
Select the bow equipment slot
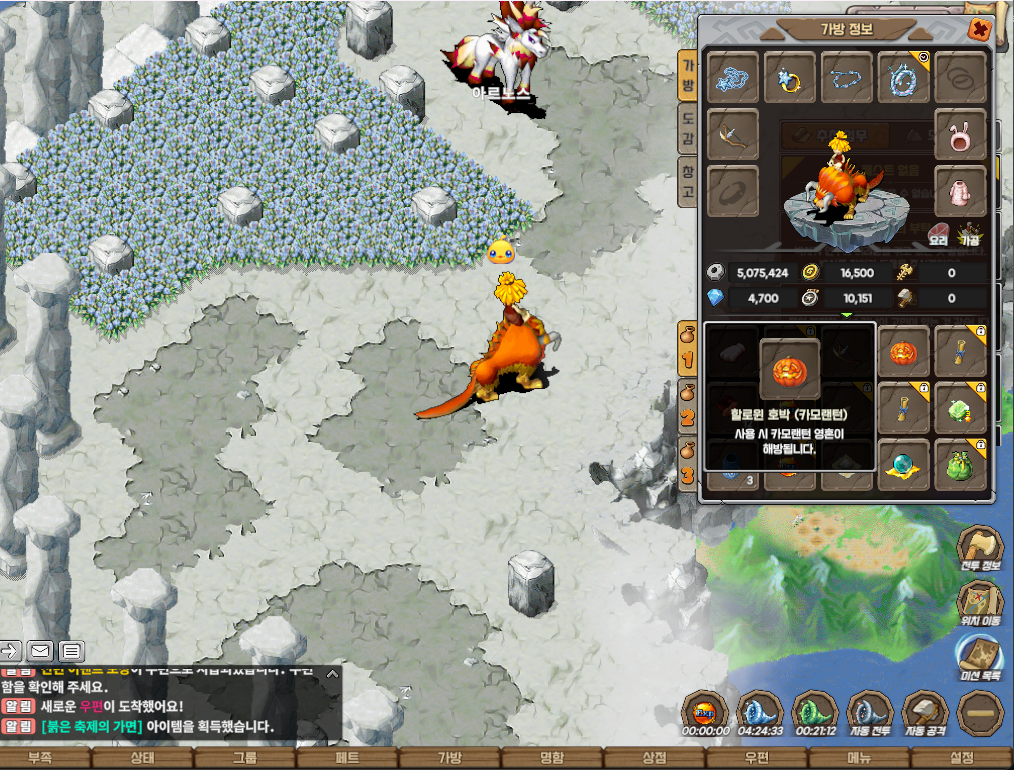(x=733, y=134)
